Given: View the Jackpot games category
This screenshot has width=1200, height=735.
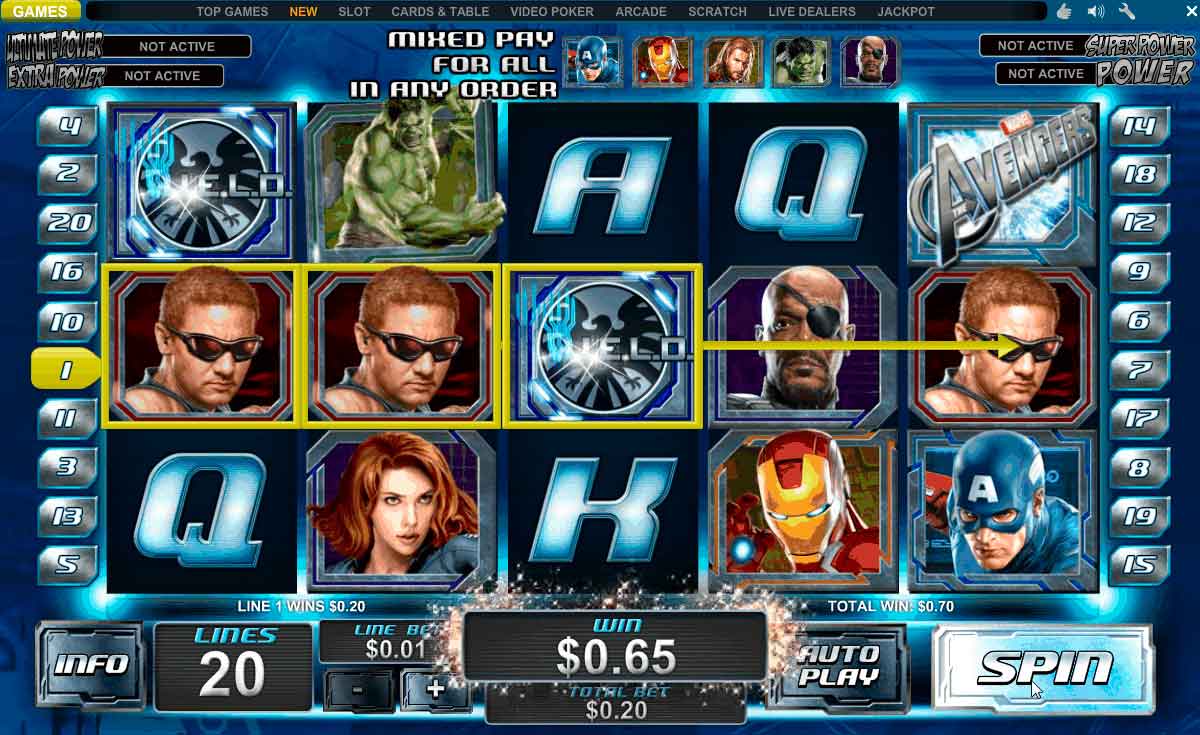Looking at the screenshot, I should click(x=906, y=12).
